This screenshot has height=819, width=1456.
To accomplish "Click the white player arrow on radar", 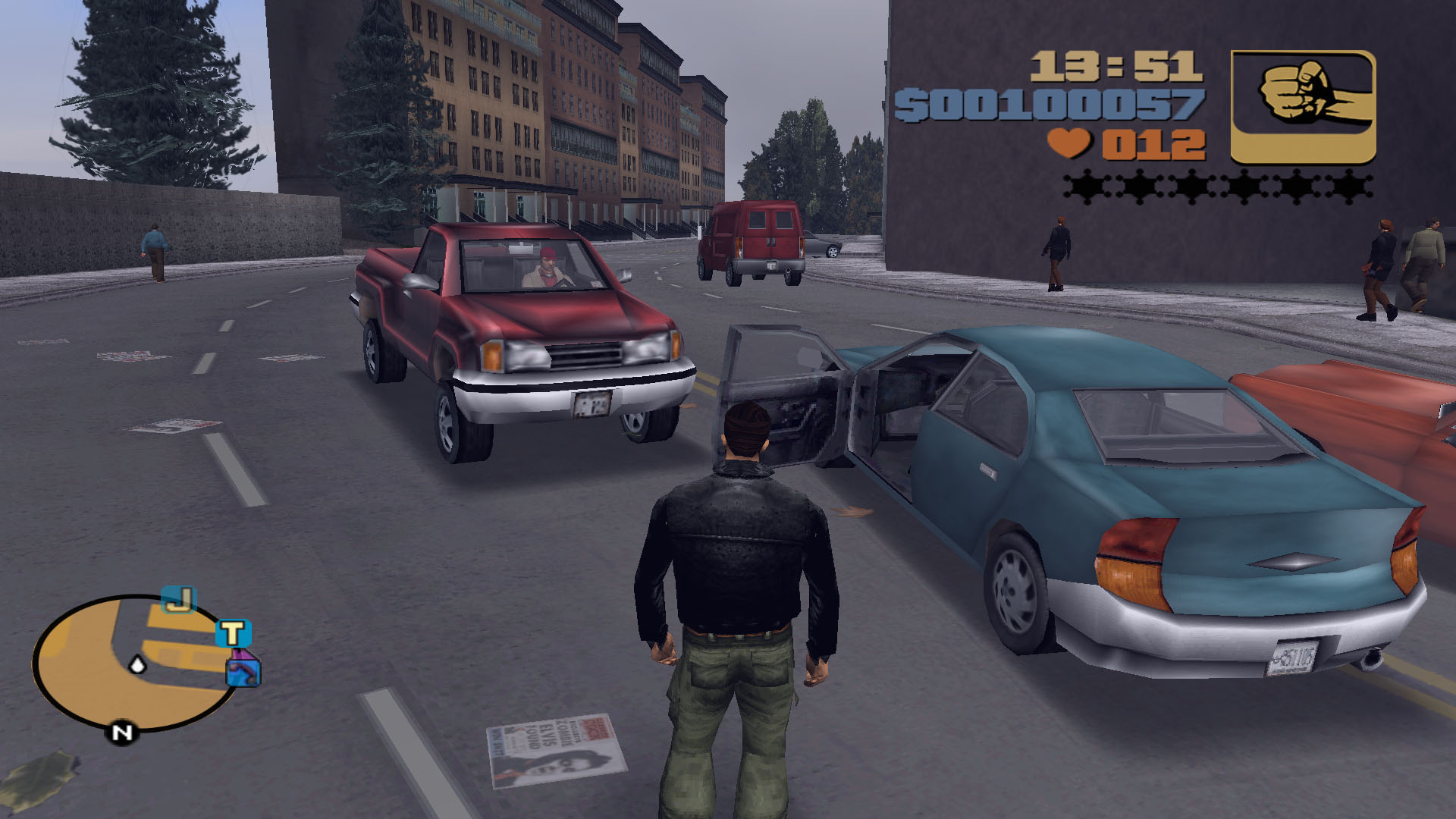I will 138,665.
